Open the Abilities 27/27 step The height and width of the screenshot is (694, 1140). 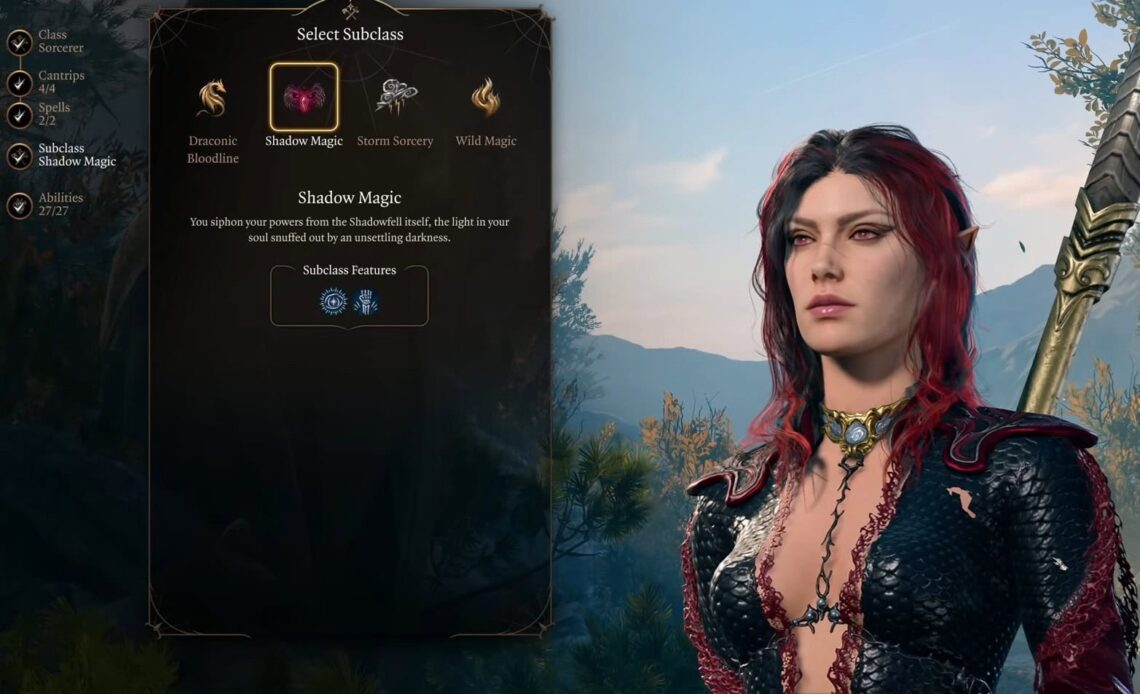tap(20, 205)
